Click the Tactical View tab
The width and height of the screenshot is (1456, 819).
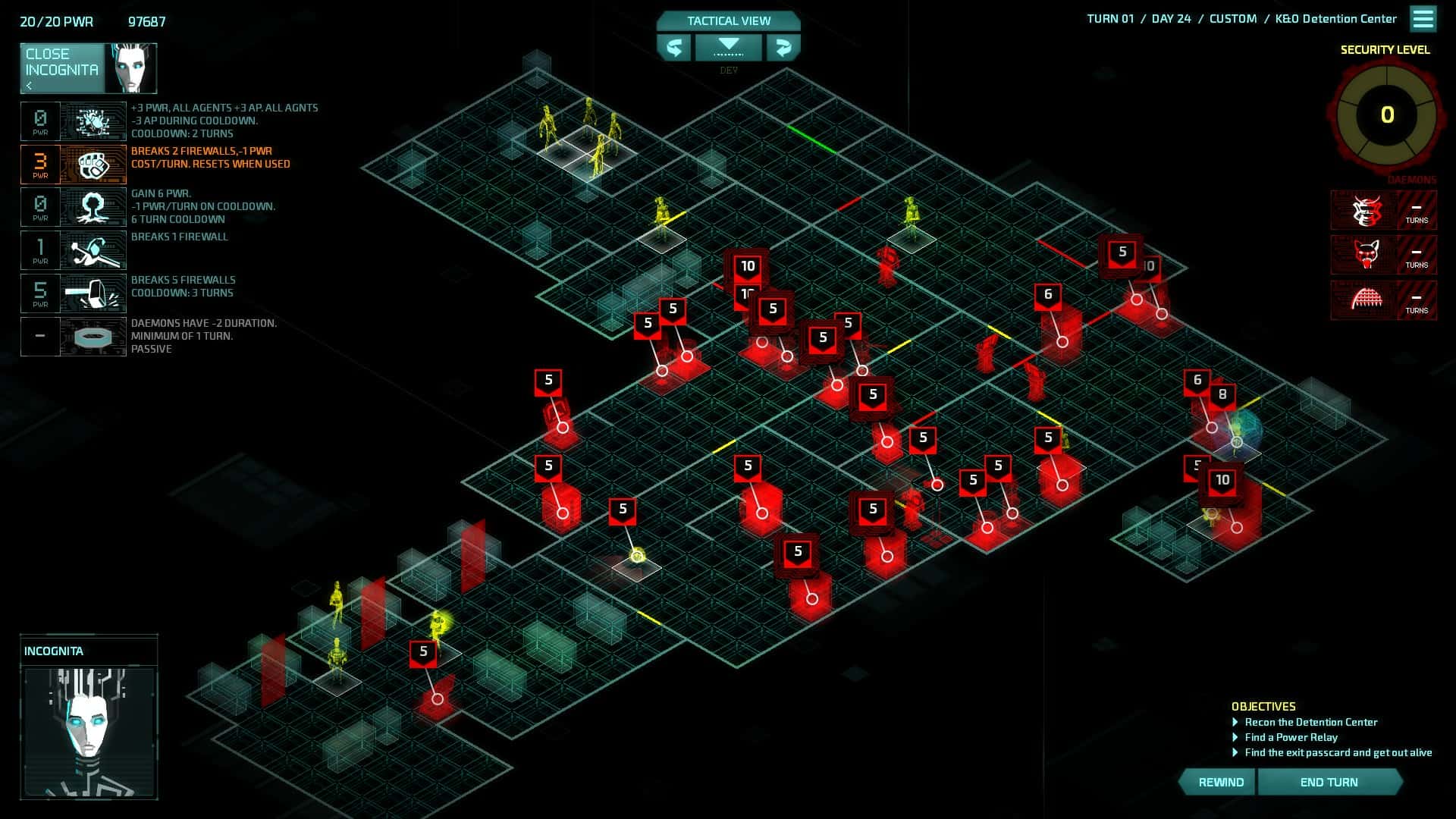(726, 20)
